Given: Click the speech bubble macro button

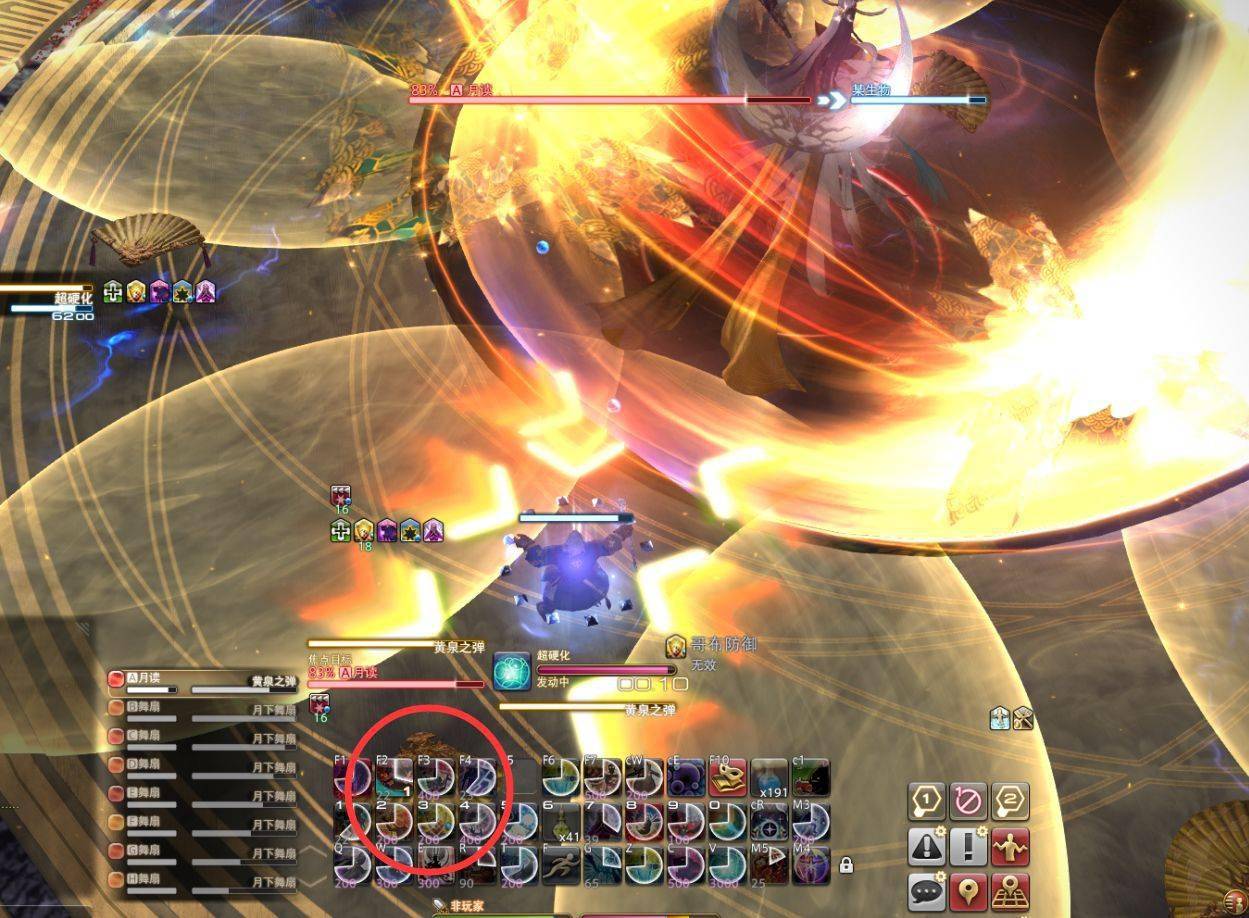Looking at the screenshot, I should 927,891.
